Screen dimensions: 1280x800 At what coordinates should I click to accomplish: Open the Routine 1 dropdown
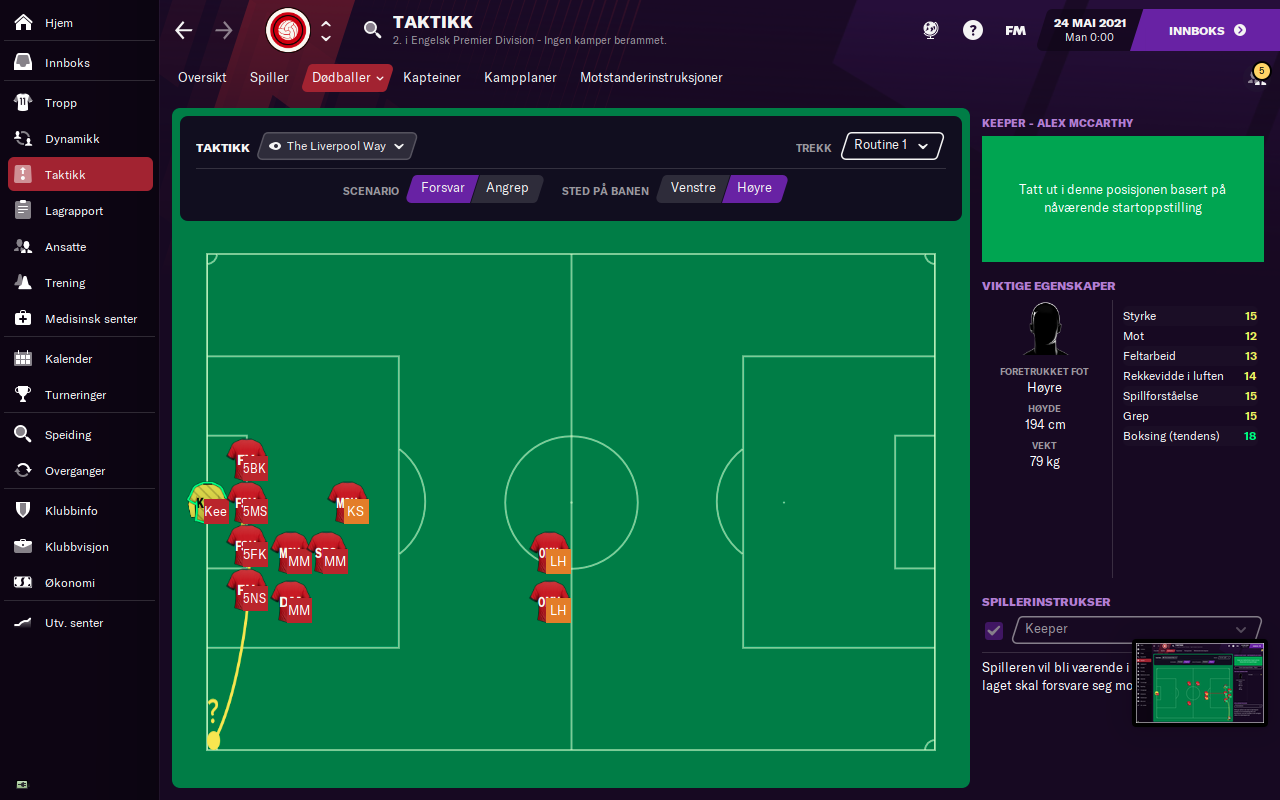point(892,146)
